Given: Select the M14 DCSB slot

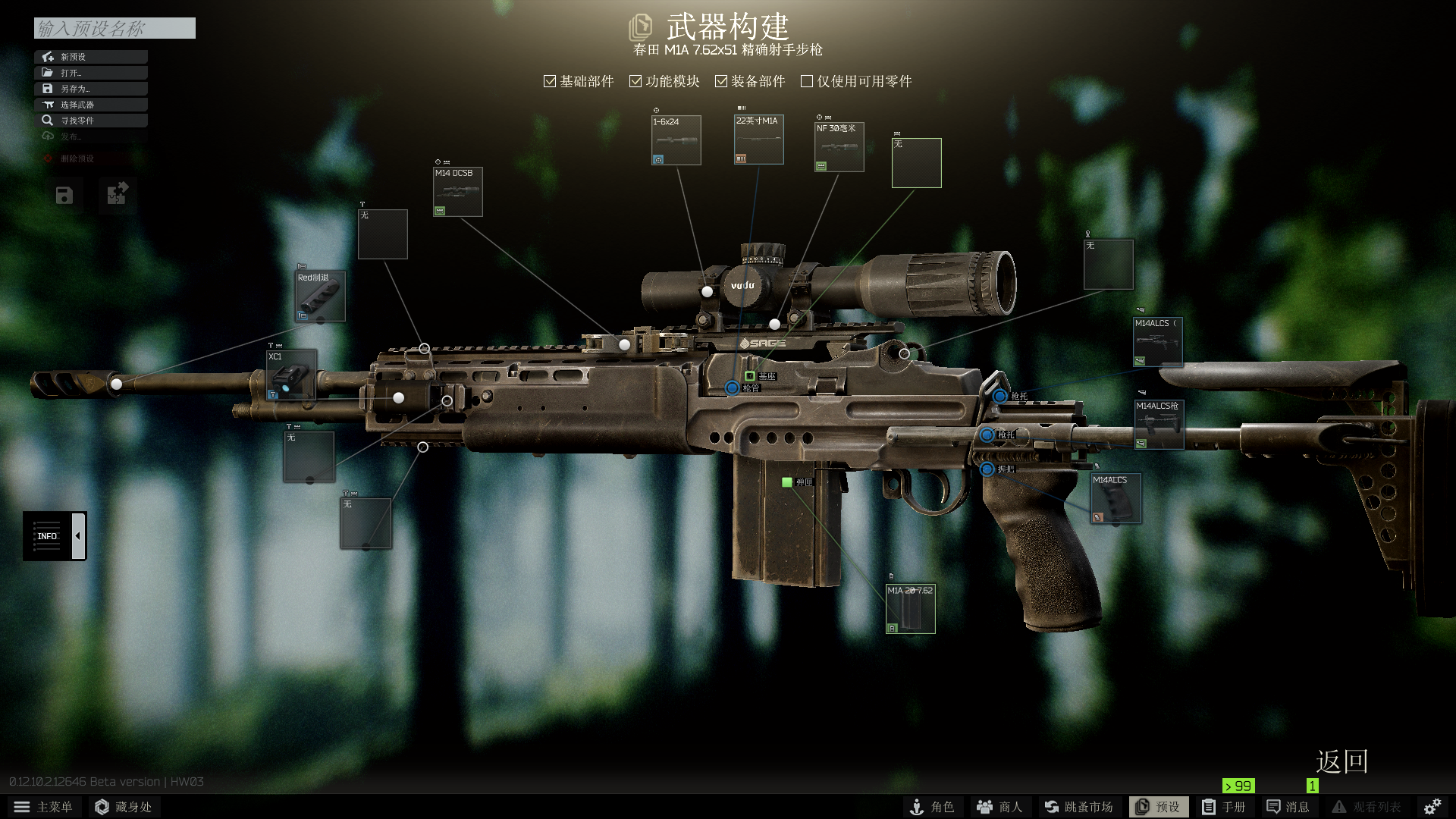Looking at the screenshot, I should (458, 192).
